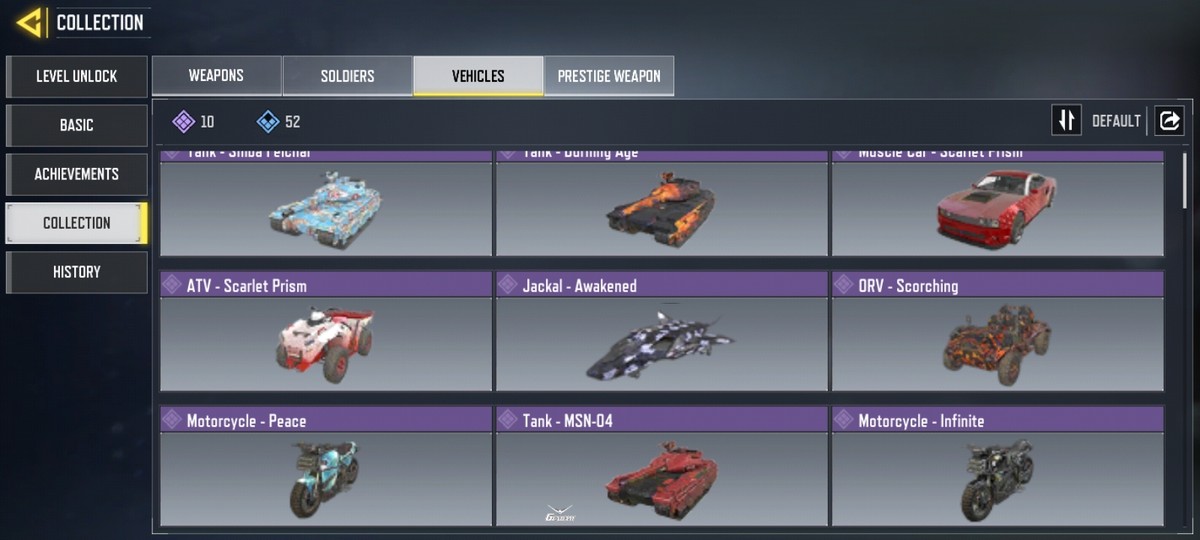Pick the burning lava tank card
Screen dimensions: 1200x540
(x=661, y=205)
